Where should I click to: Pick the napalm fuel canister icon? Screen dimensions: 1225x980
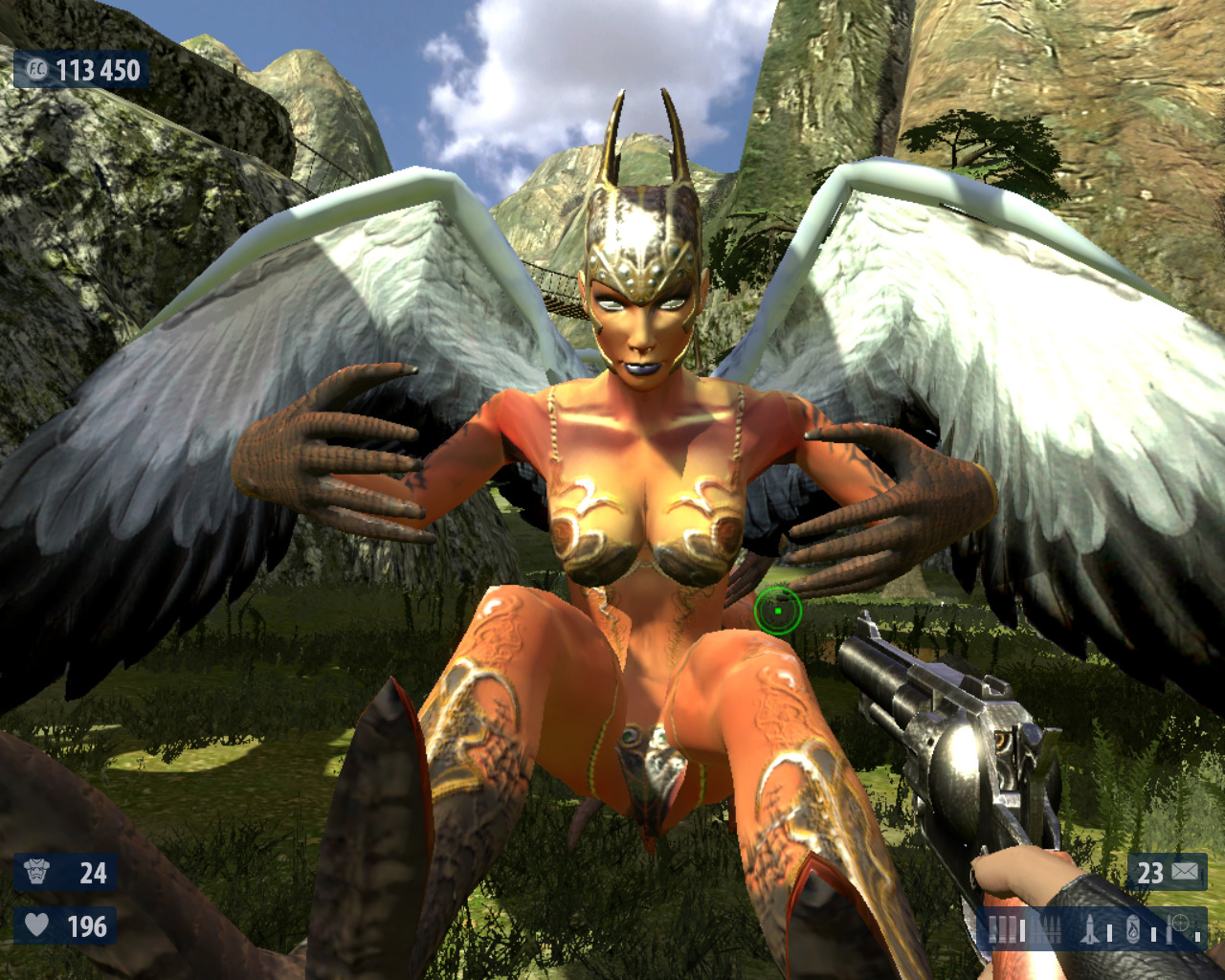1133,928
